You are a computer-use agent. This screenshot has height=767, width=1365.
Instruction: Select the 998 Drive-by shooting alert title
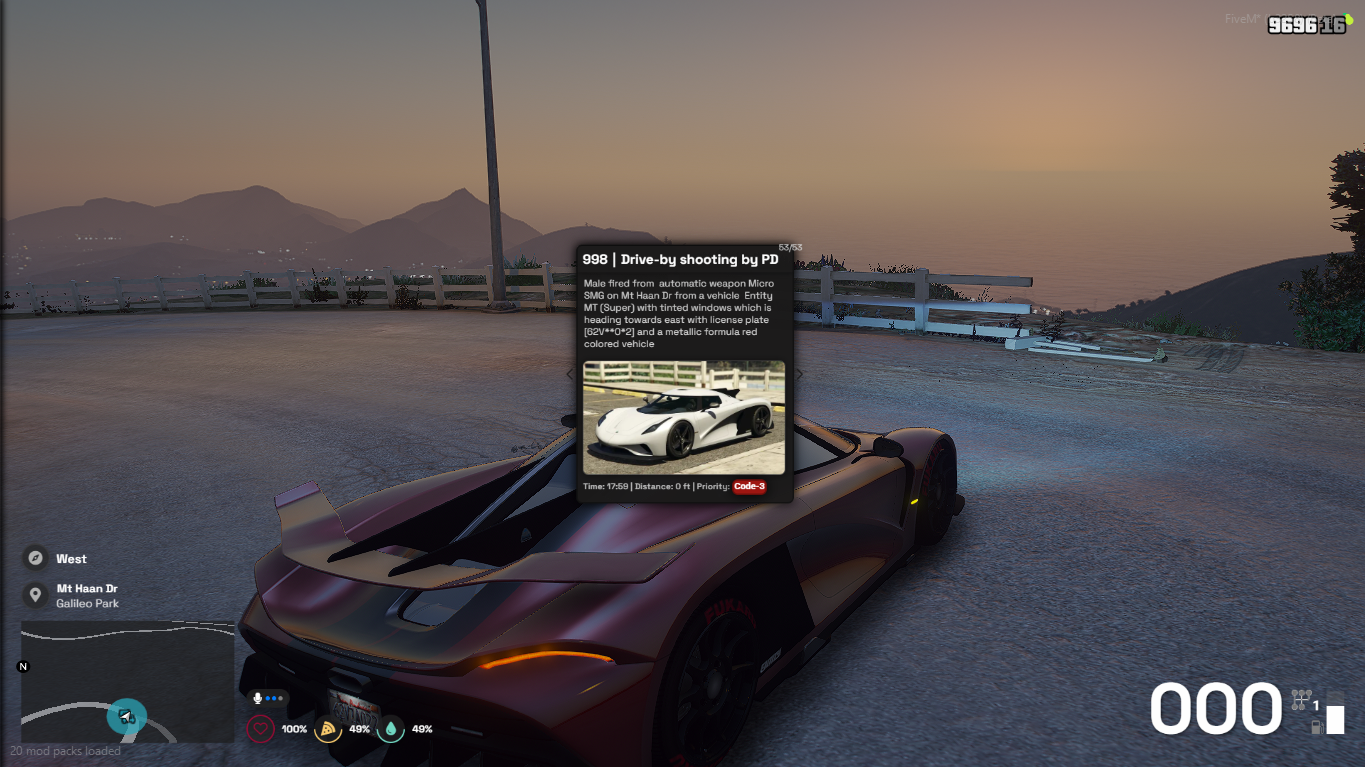(x=680, y=260)
